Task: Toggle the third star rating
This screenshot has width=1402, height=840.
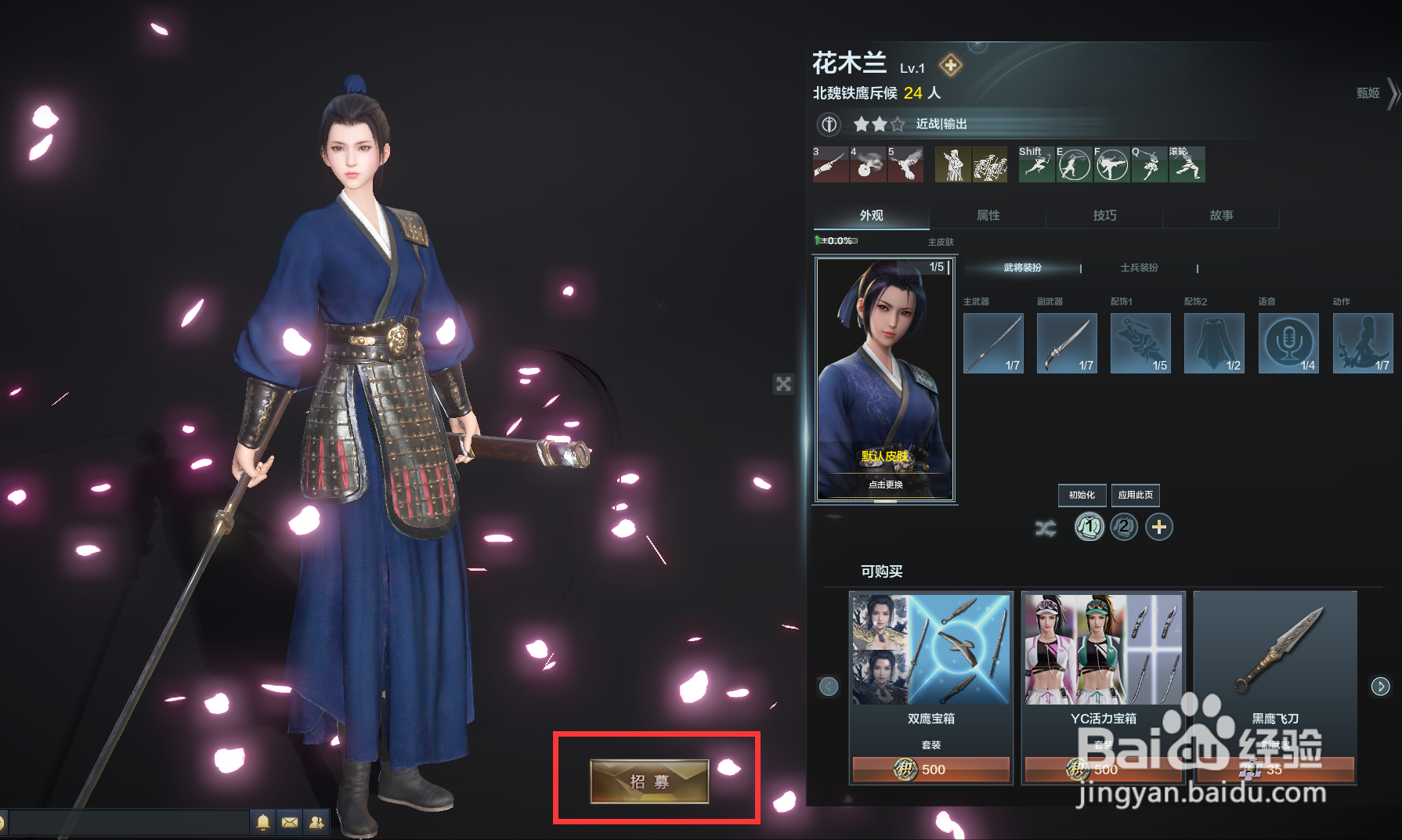Action: [x=898, y=124]
